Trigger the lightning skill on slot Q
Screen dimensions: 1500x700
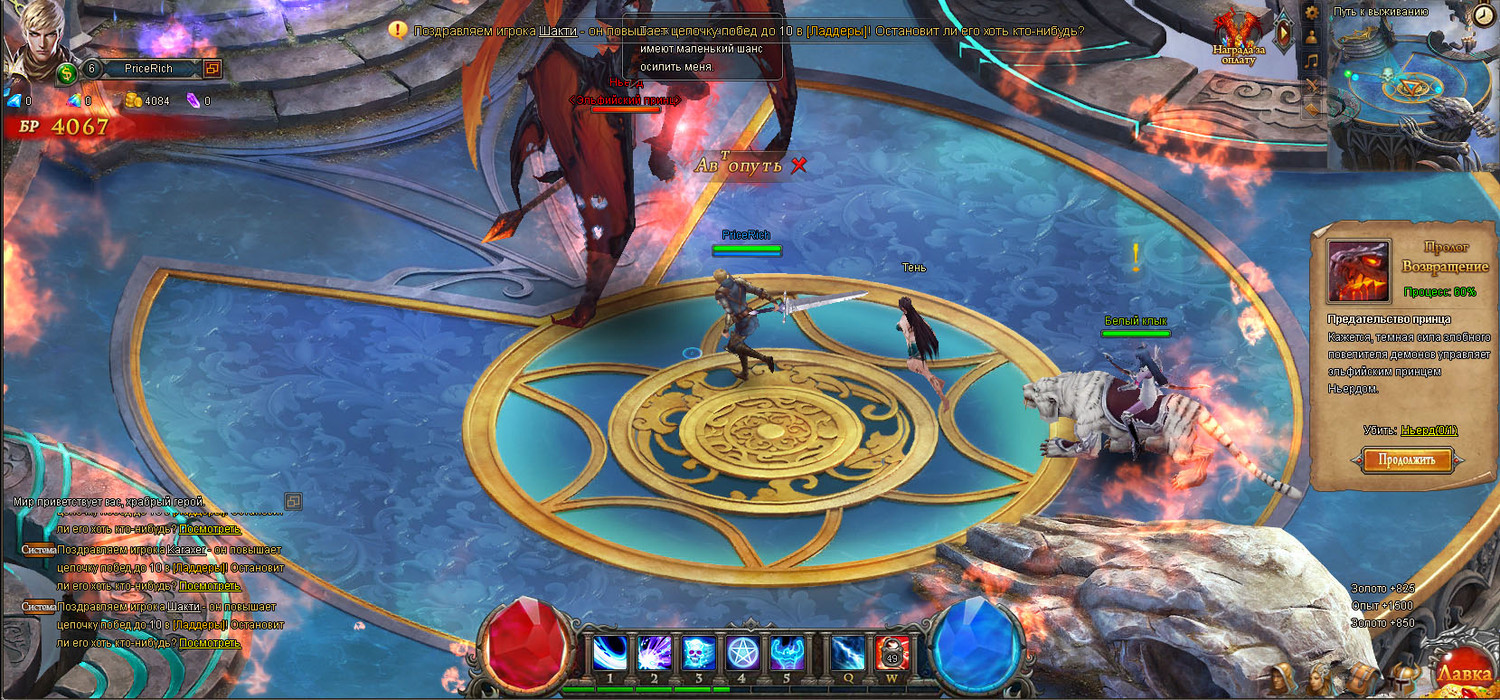click(848, 654)
